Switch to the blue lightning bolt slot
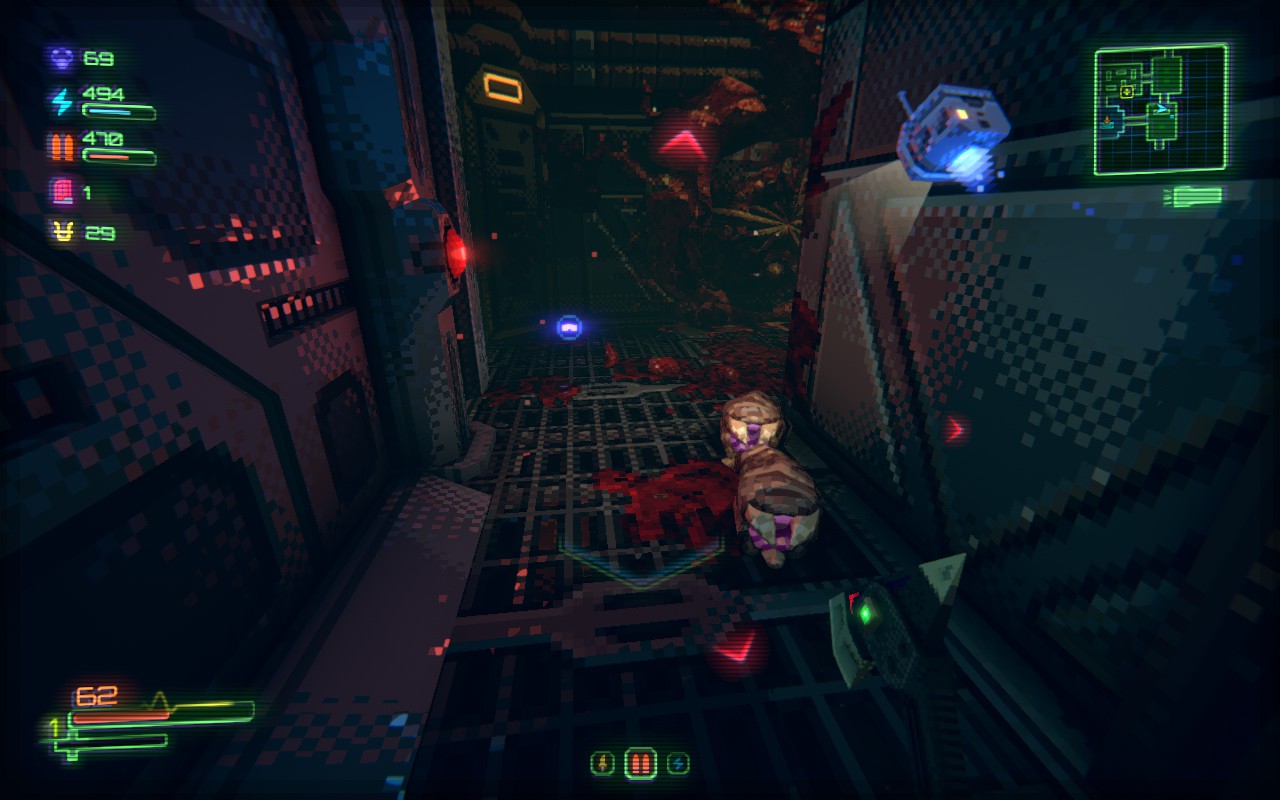 click(x=678, y=764)
